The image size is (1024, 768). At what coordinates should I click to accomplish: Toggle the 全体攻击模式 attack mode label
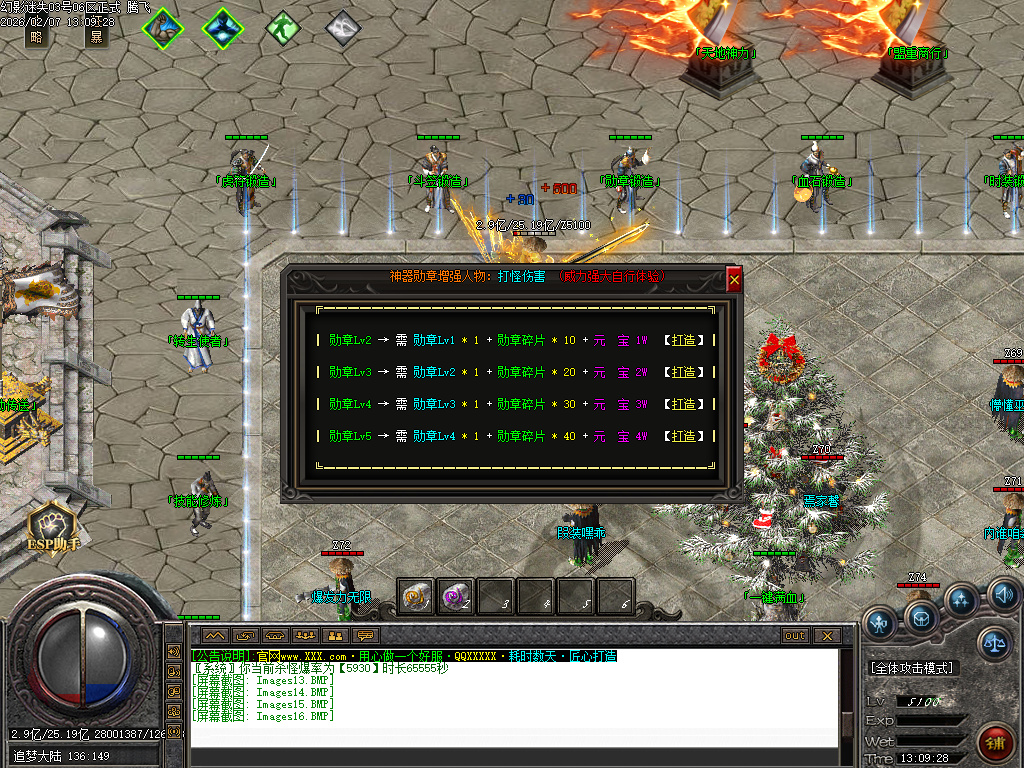912,667
